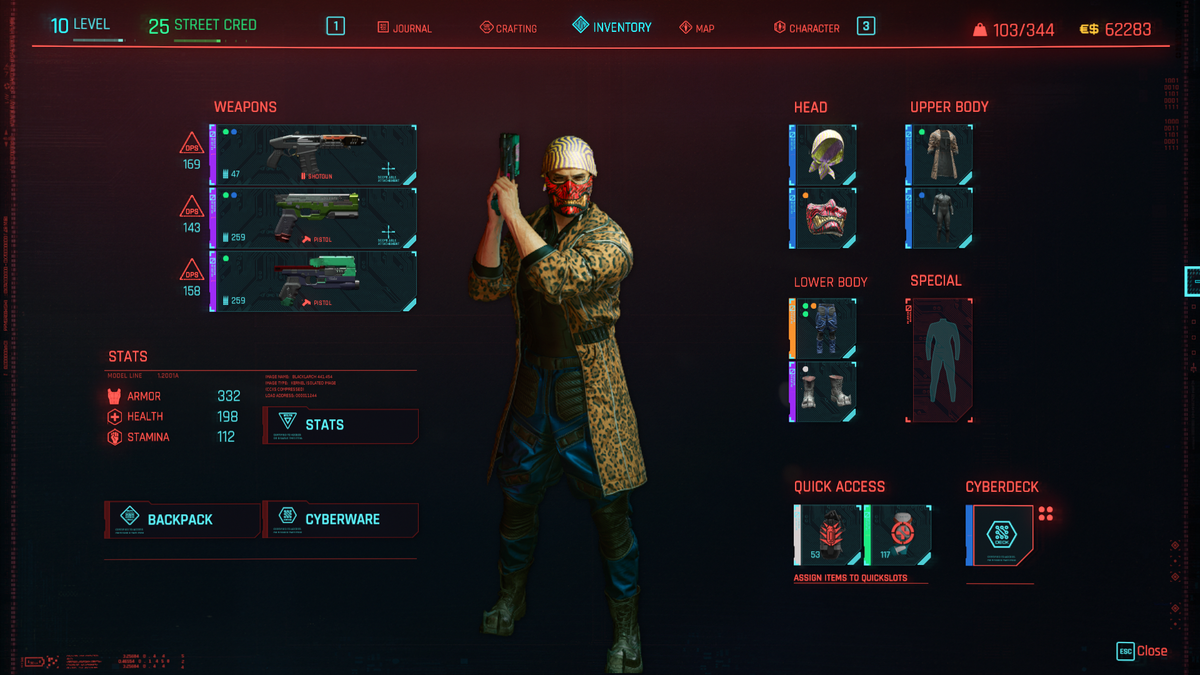1200x675 pixels.
Task: Click the empty Special outfit slot
Action: tap(939, 360)
